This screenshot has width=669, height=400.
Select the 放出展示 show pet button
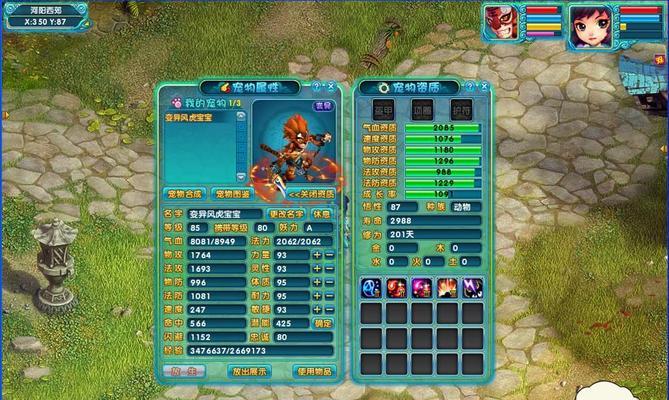(249, 370)
